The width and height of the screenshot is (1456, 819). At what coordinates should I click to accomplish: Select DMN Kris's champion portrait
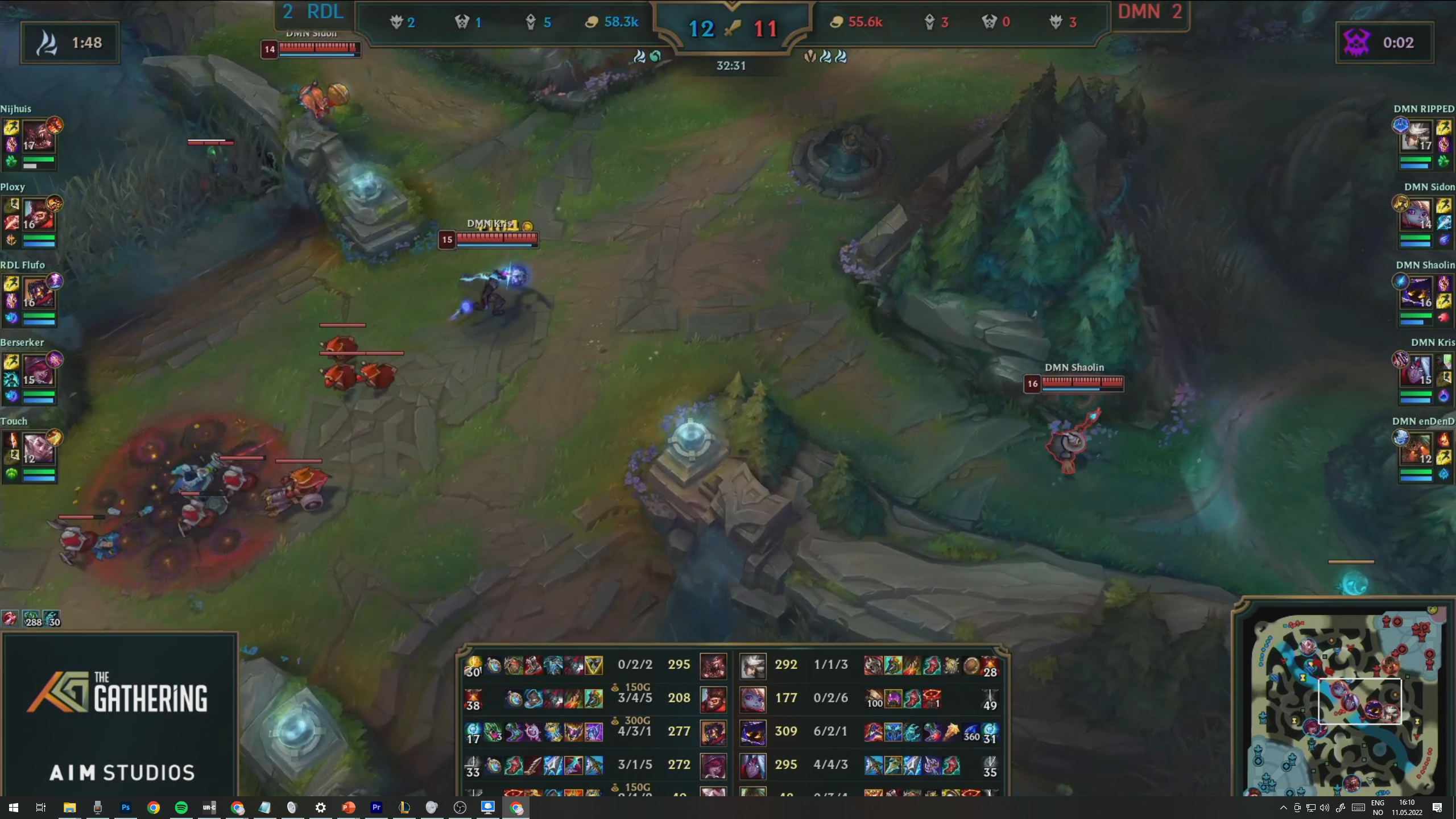click(1417, 371)
